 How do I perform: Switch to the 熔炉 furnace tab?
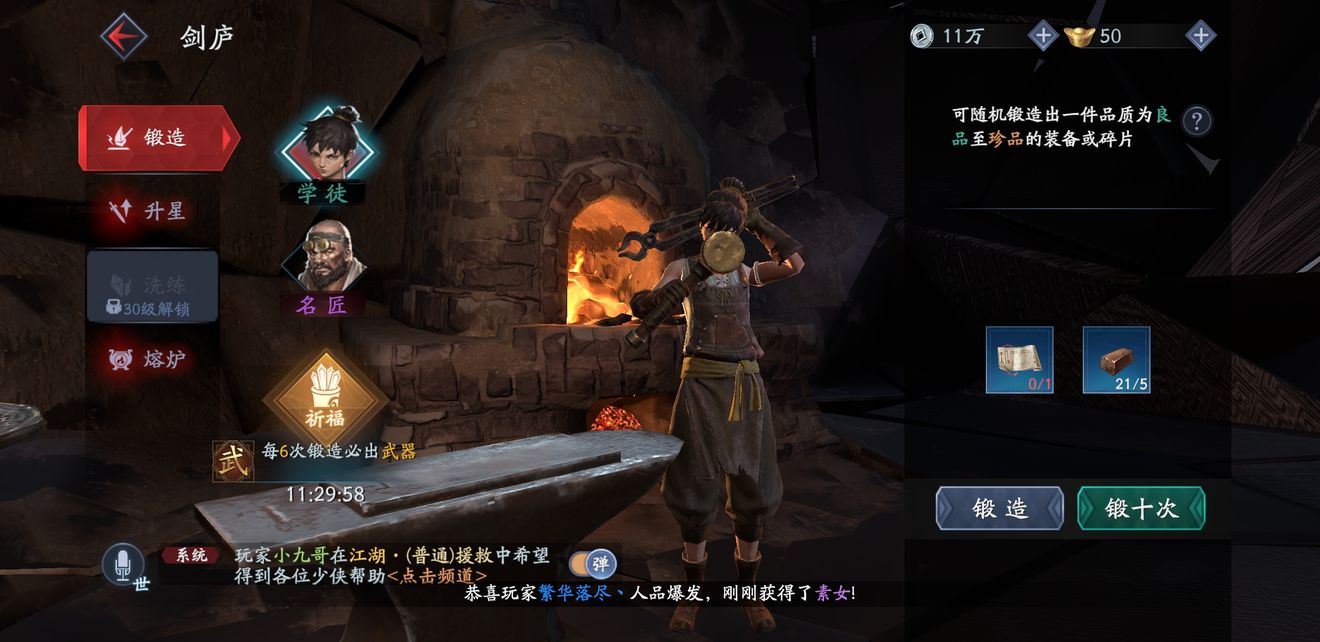[x=152, y=358]
